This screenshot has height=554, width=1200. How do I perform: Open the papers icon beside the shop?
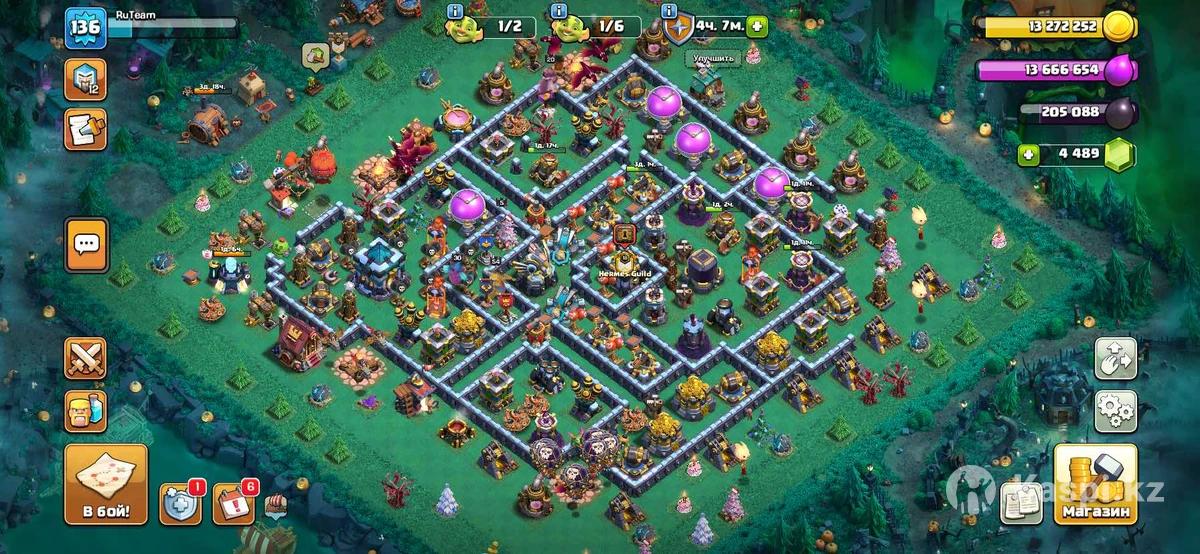pos(1023,502)
